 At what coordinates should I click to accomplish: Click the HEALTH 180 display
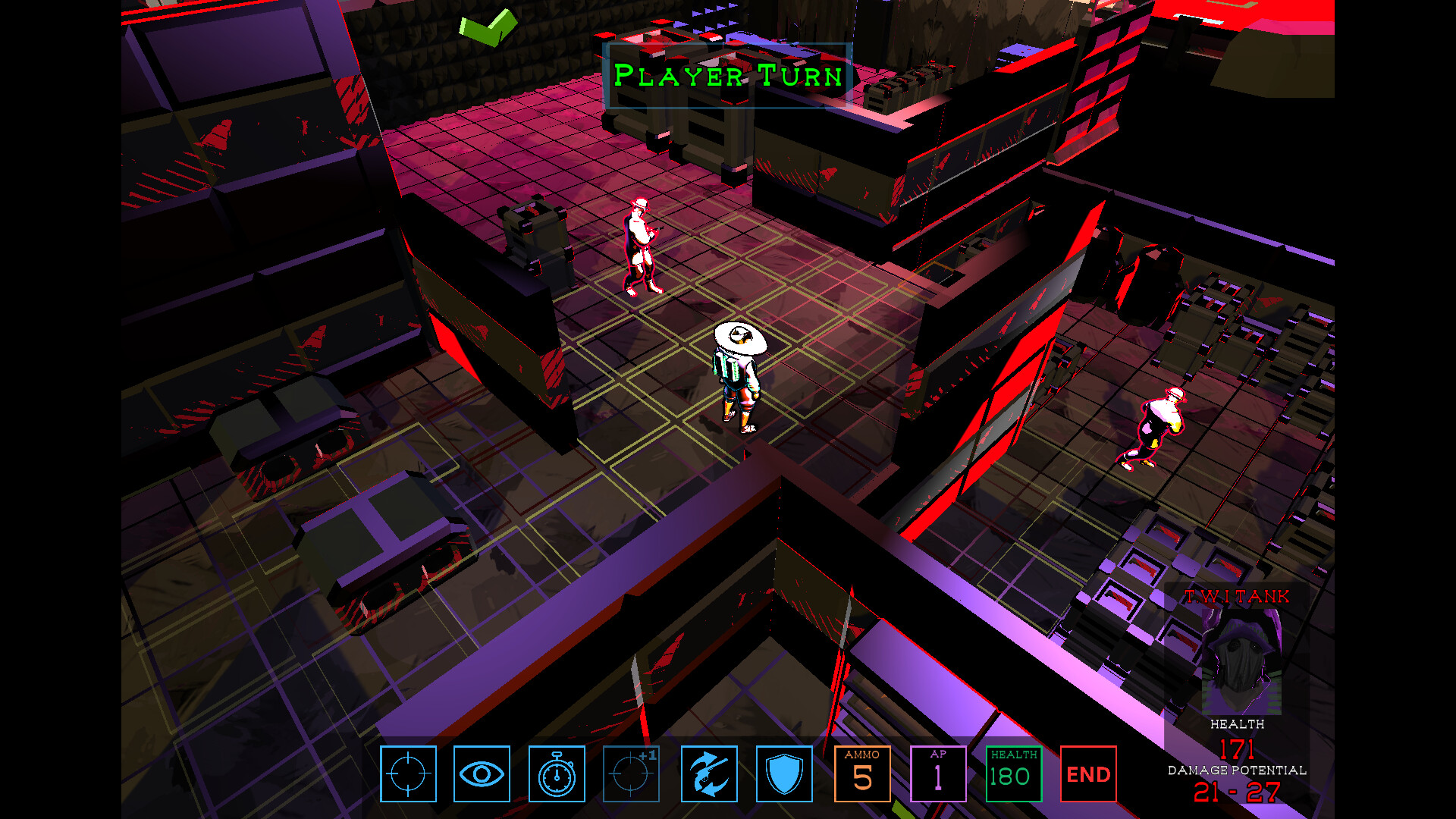[x=1013, y=774]
